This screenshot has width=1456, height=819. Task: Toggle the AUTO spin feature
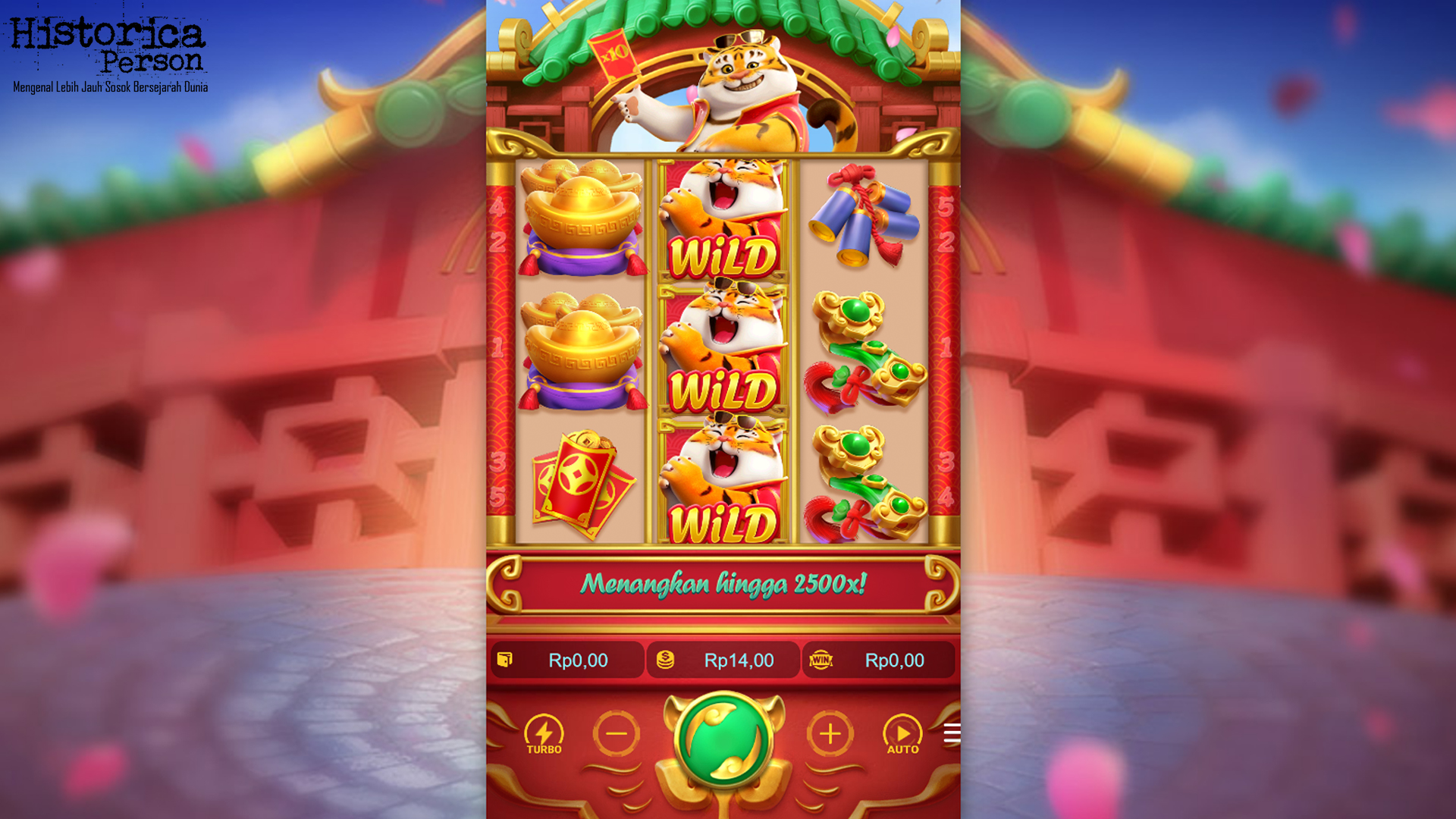point(901,734)
